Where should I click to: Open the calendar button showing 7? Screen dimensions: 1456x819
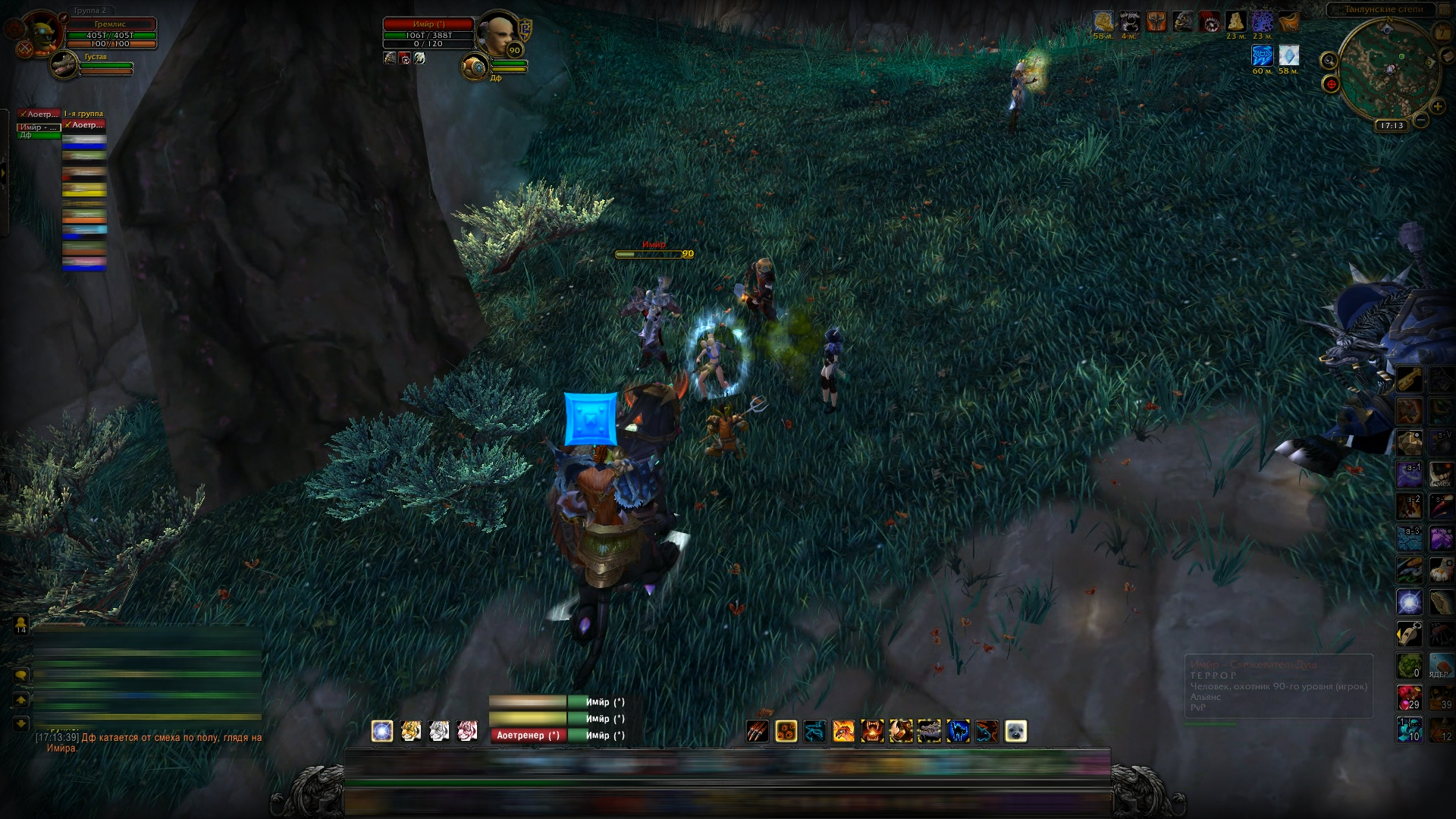(1442, 34)
